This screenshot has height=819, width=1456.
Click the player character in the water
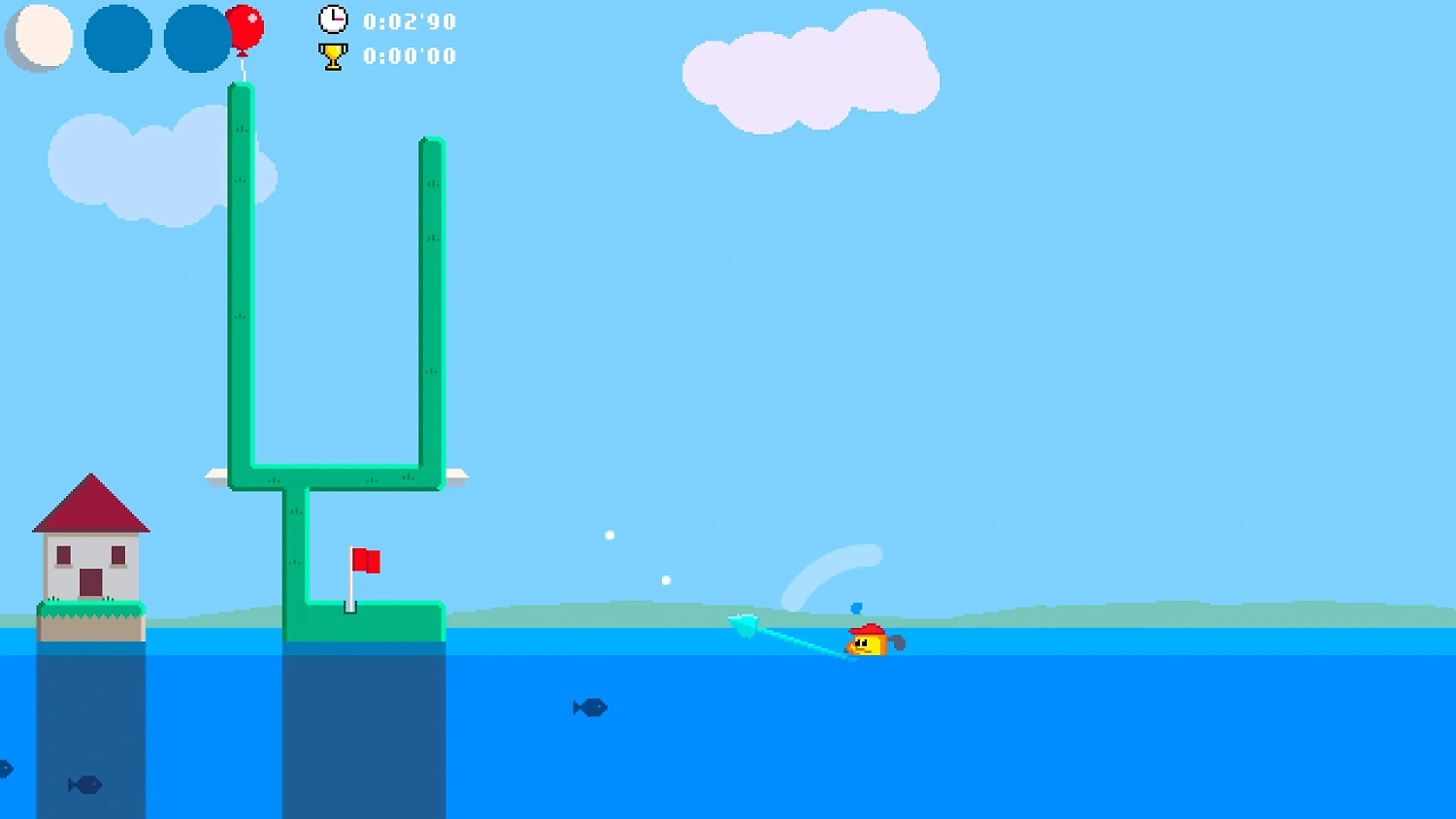click(869, 641)
